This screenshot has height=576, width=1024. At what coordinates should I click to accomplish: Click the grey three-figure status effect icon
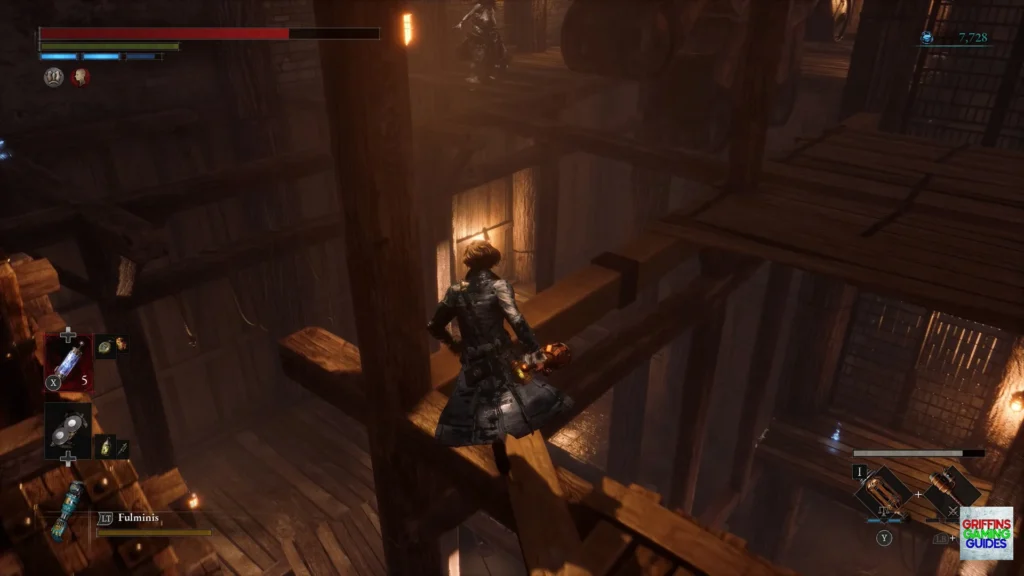pyautogui.click(x=53, y=76)
